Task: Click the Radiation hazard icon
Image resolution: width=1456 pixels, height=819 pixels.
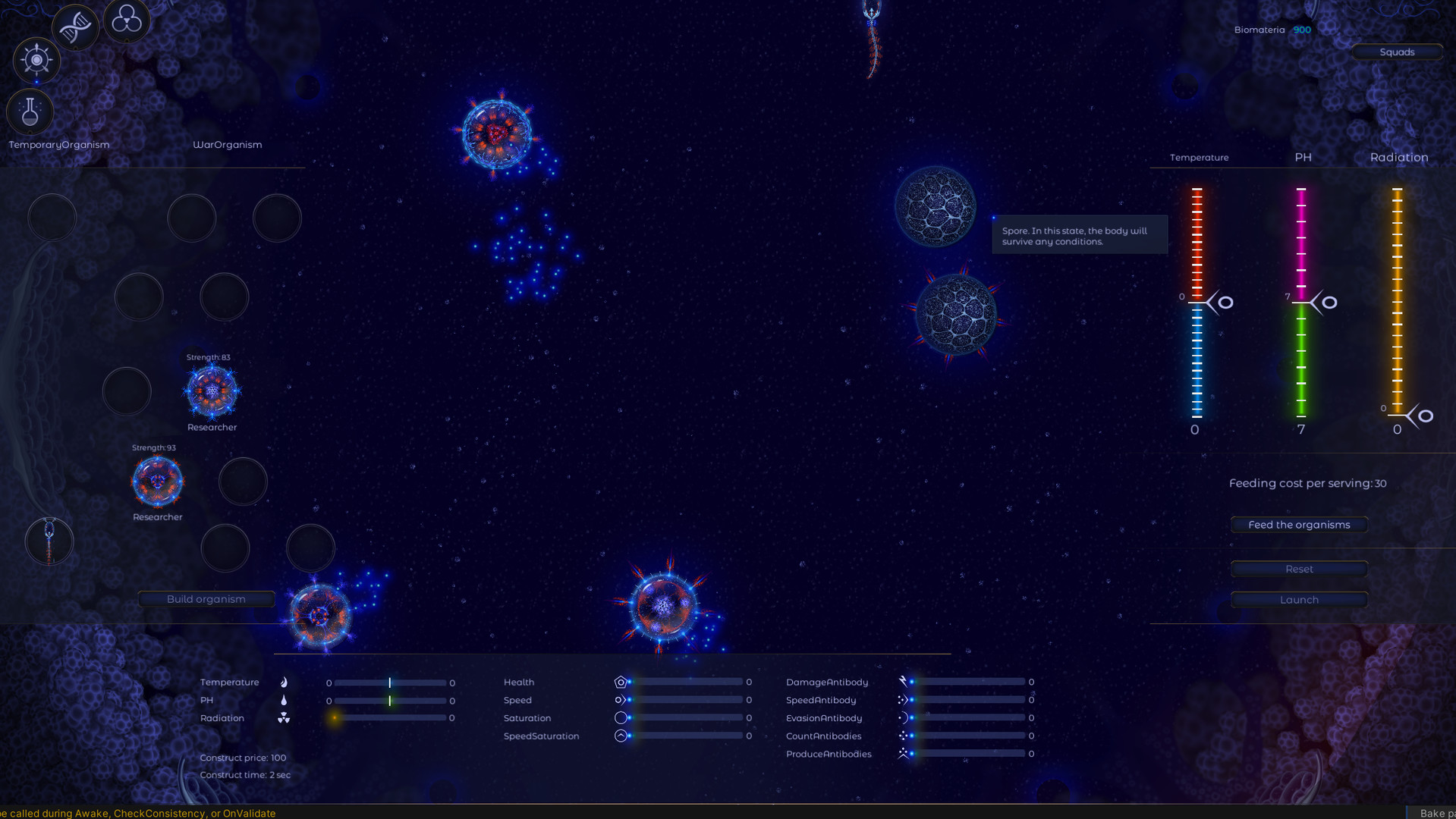Action: 284,717
